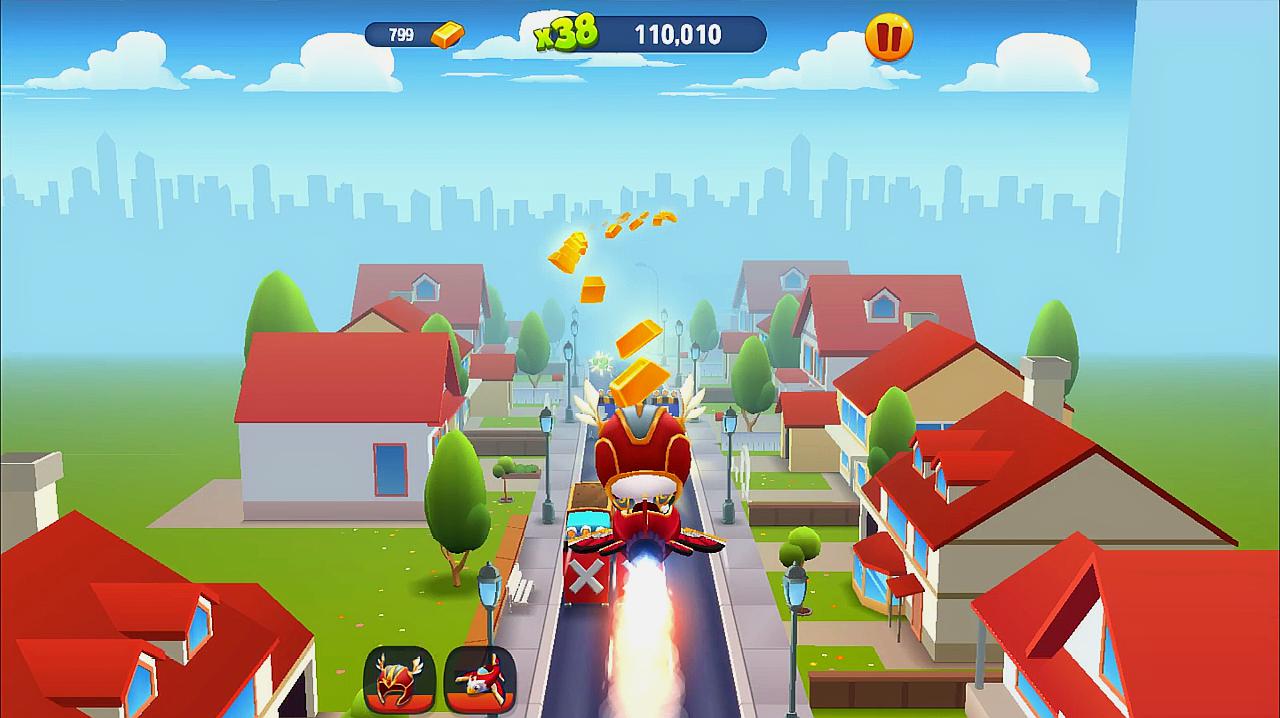Screen dimensions: 1280x718
Task: Tap the winged red helmet power-up icon
Action: click(399, 679)
